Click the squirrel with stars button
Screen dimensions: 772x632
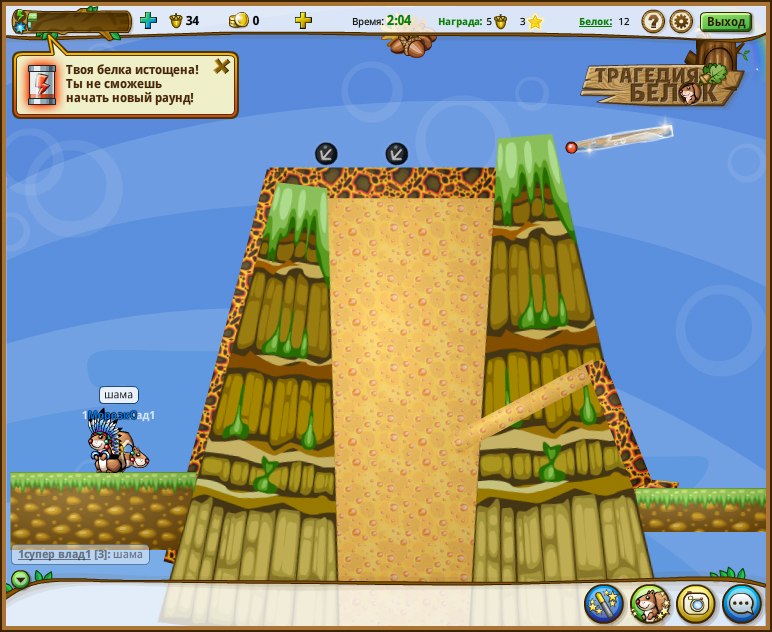(x=650, y=603)
